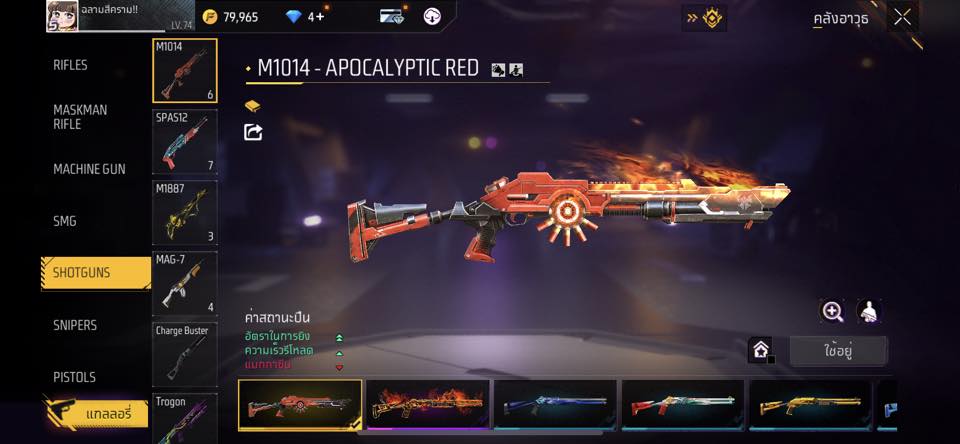Select the M1014 weapon tile
960x444 pixels.
pyautogui.click(x=184, y=71)
